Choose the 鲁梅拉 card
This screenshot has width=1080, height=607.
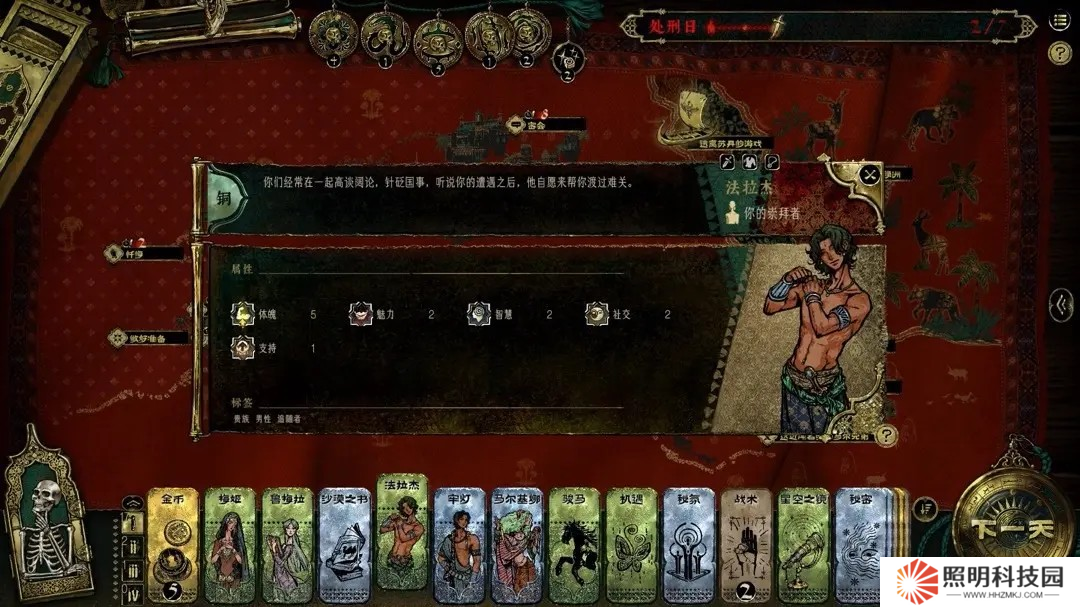[x=287, y=546]
